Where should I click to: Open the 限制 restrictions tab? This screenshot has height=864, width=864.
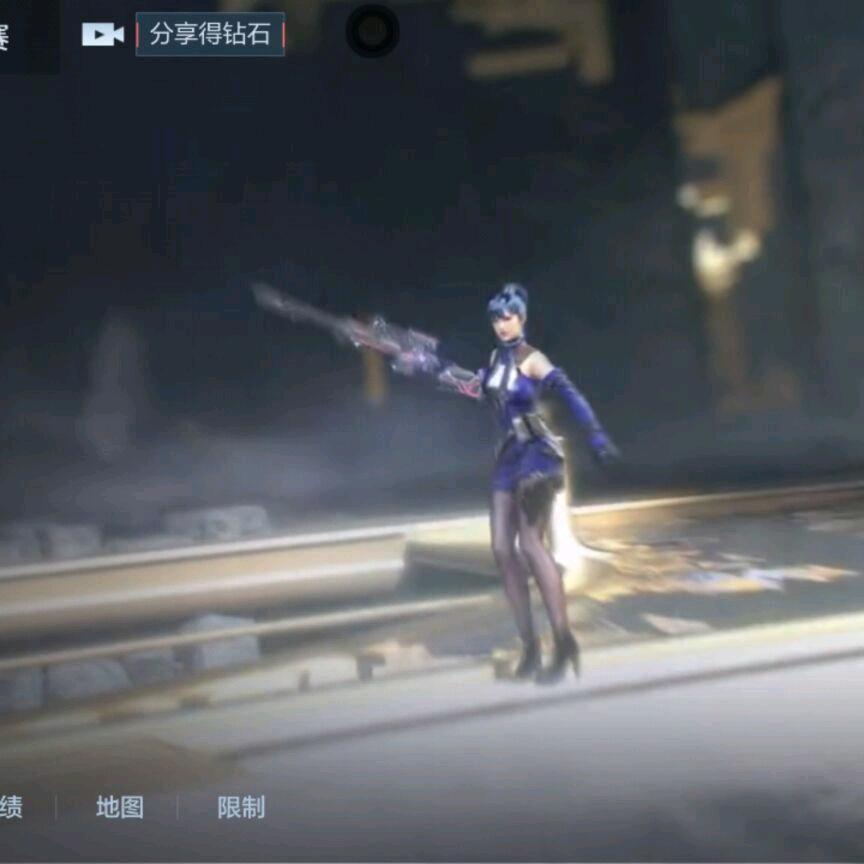click(241, 807)
